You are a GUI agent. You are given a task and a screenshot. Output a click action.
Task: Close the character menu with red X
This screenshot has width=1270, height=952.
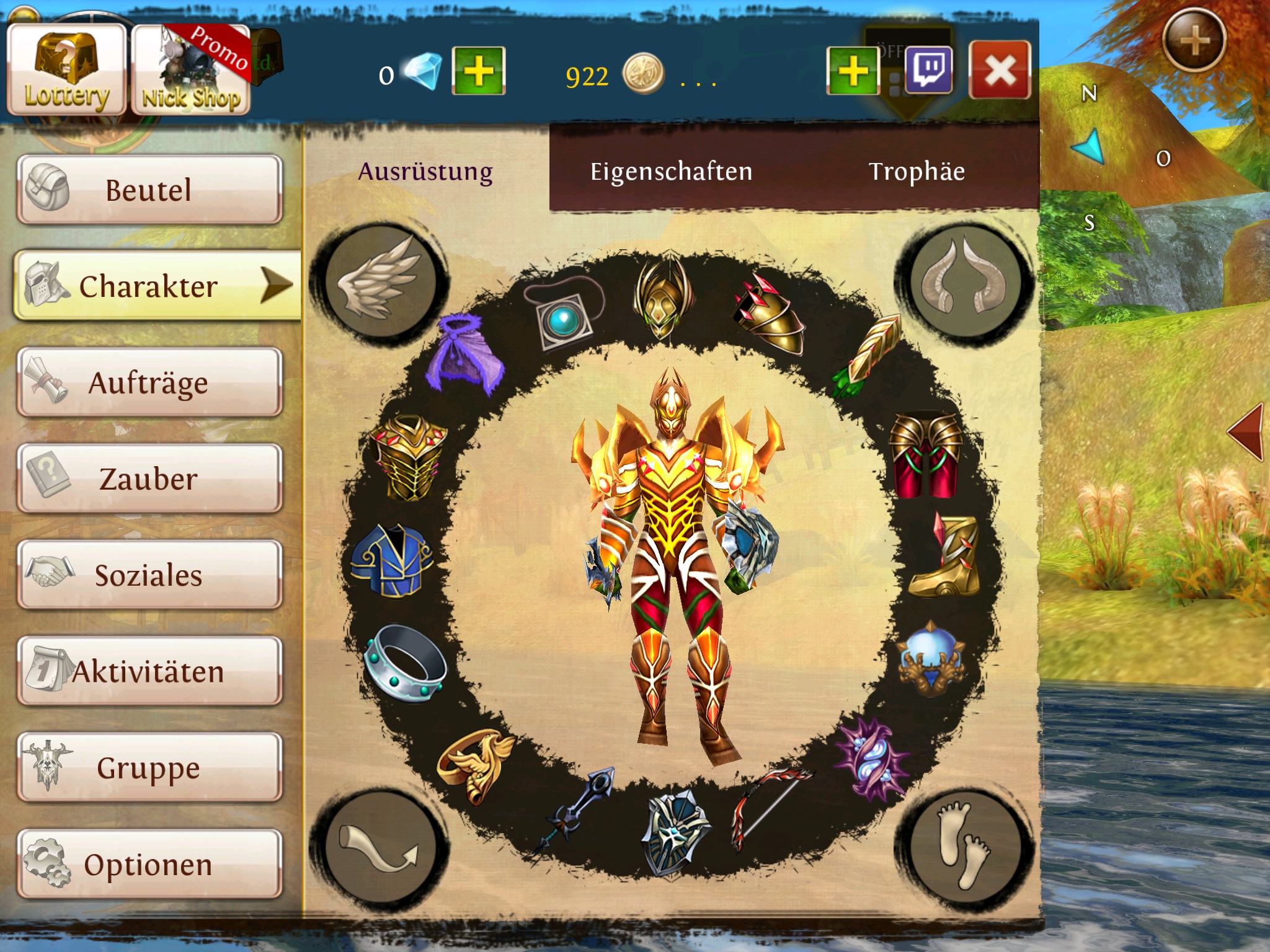(x=1000, y=70)
